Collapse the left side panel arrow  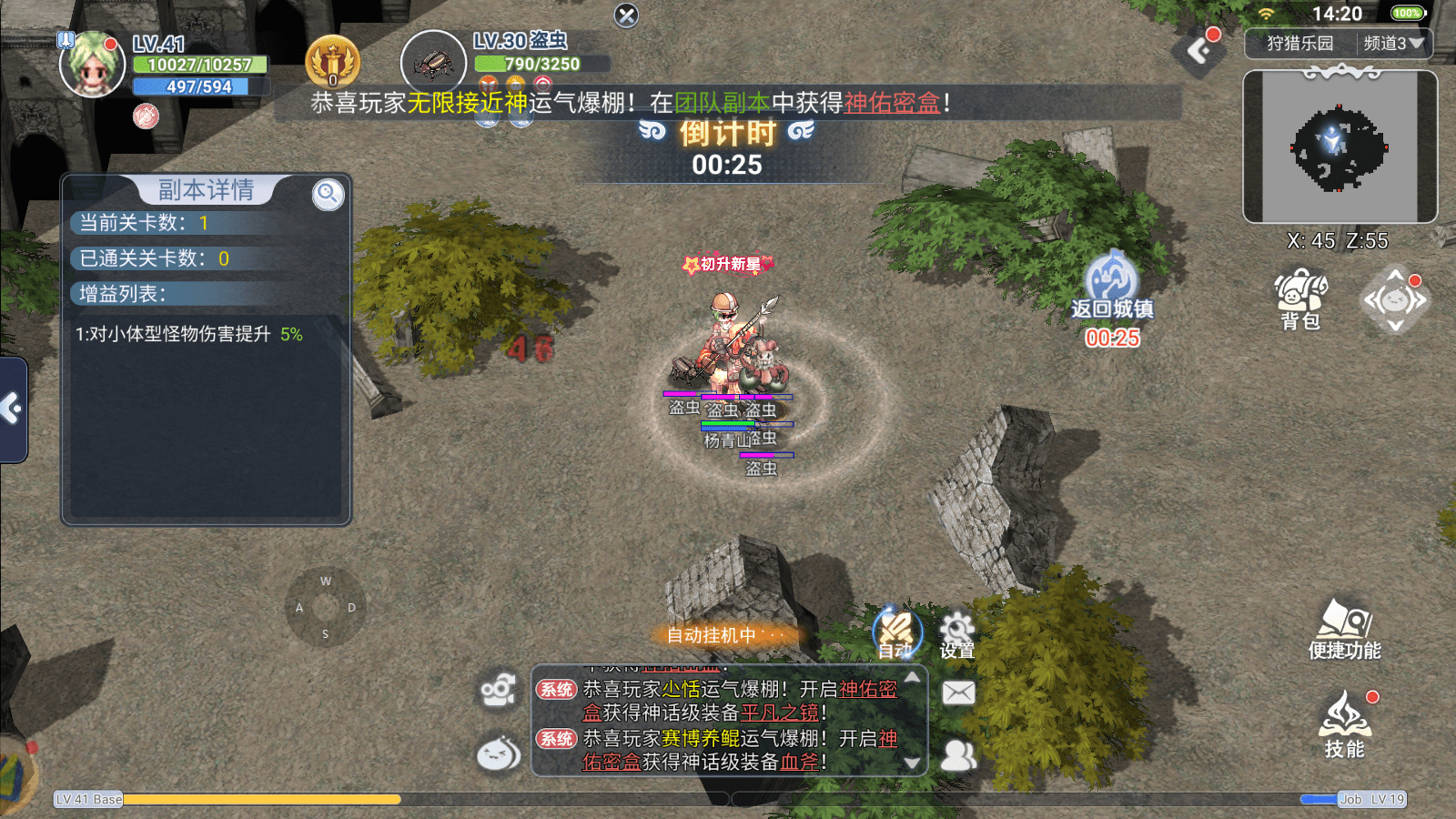pyautogui.click(x=12, y=409)
